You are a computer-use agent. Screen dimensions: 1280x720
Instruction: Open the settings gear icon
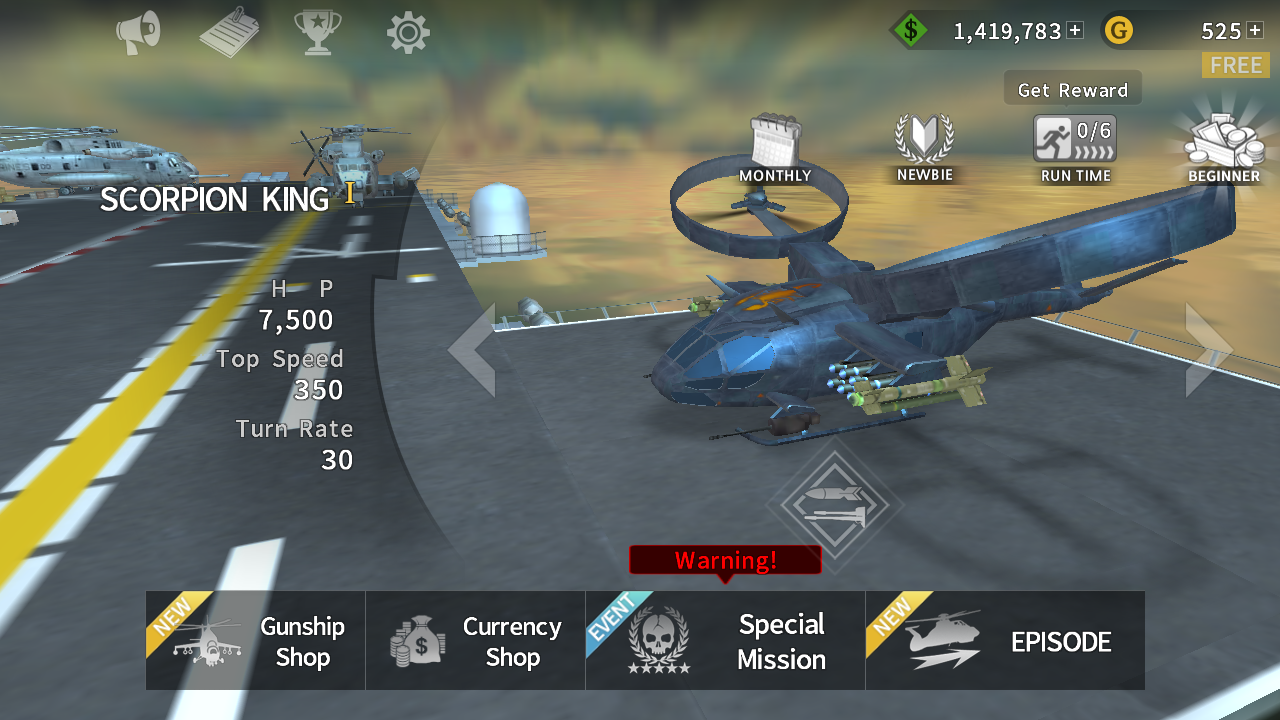click(407, 31)
